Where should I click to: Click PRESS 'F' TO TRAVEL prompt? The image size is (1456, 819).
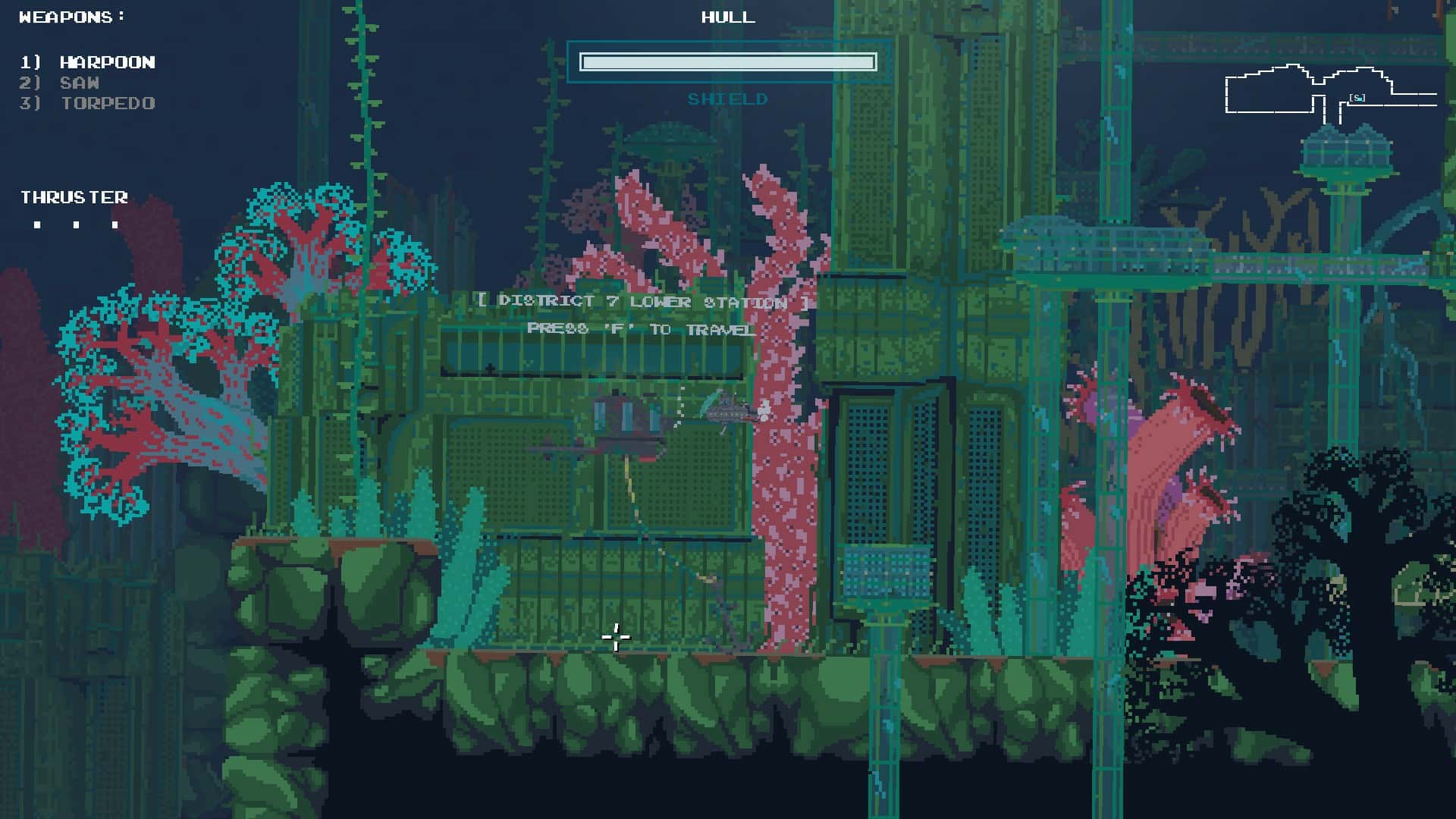[x=641, y=328]
